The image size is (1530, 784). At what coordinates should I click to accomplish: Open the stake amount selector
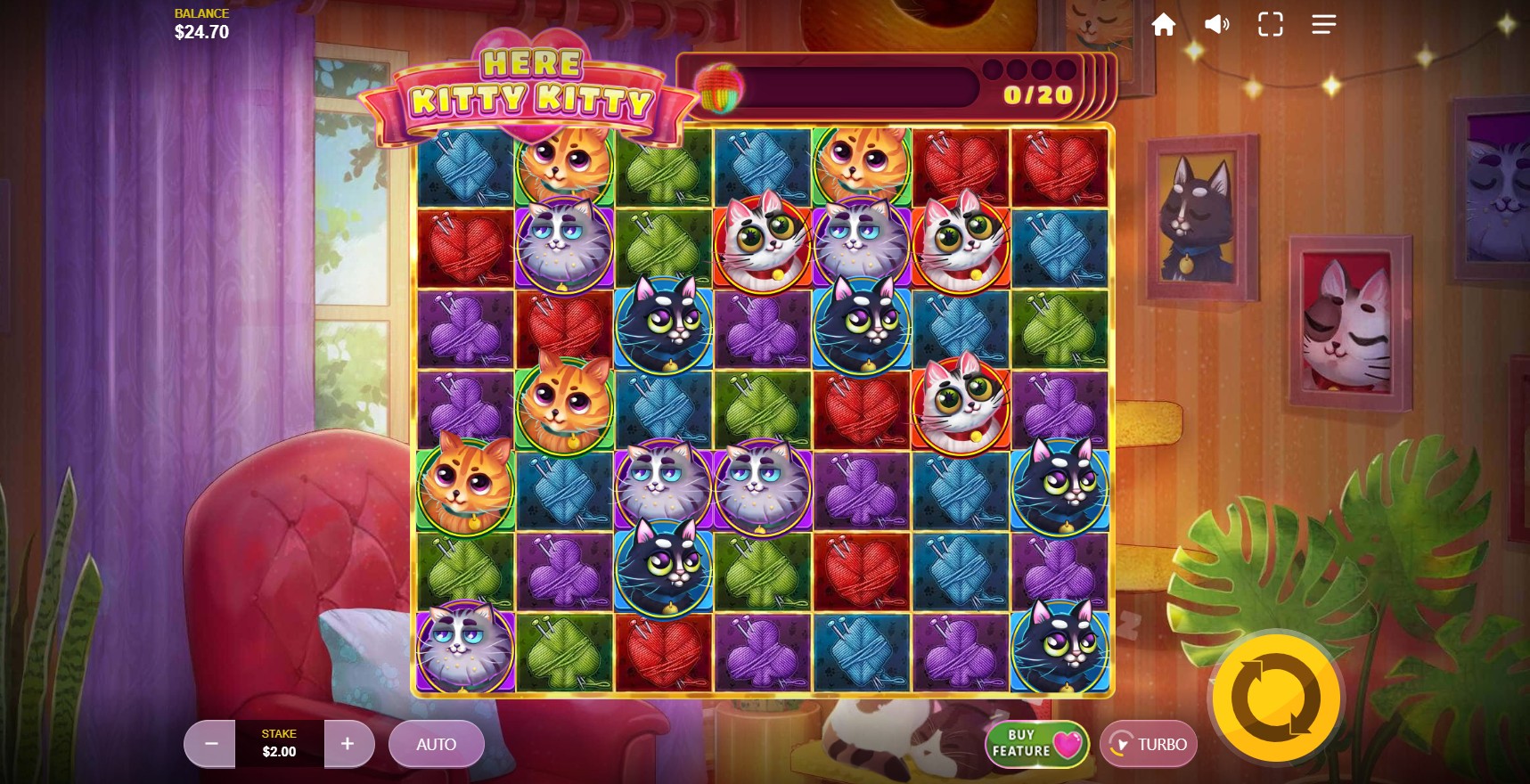(279, 744)
